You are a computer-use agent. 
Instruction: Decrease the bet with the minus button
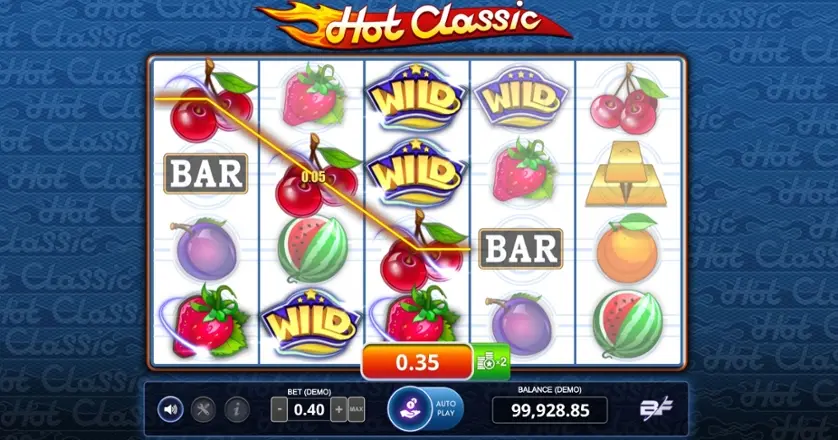(278, 409)
